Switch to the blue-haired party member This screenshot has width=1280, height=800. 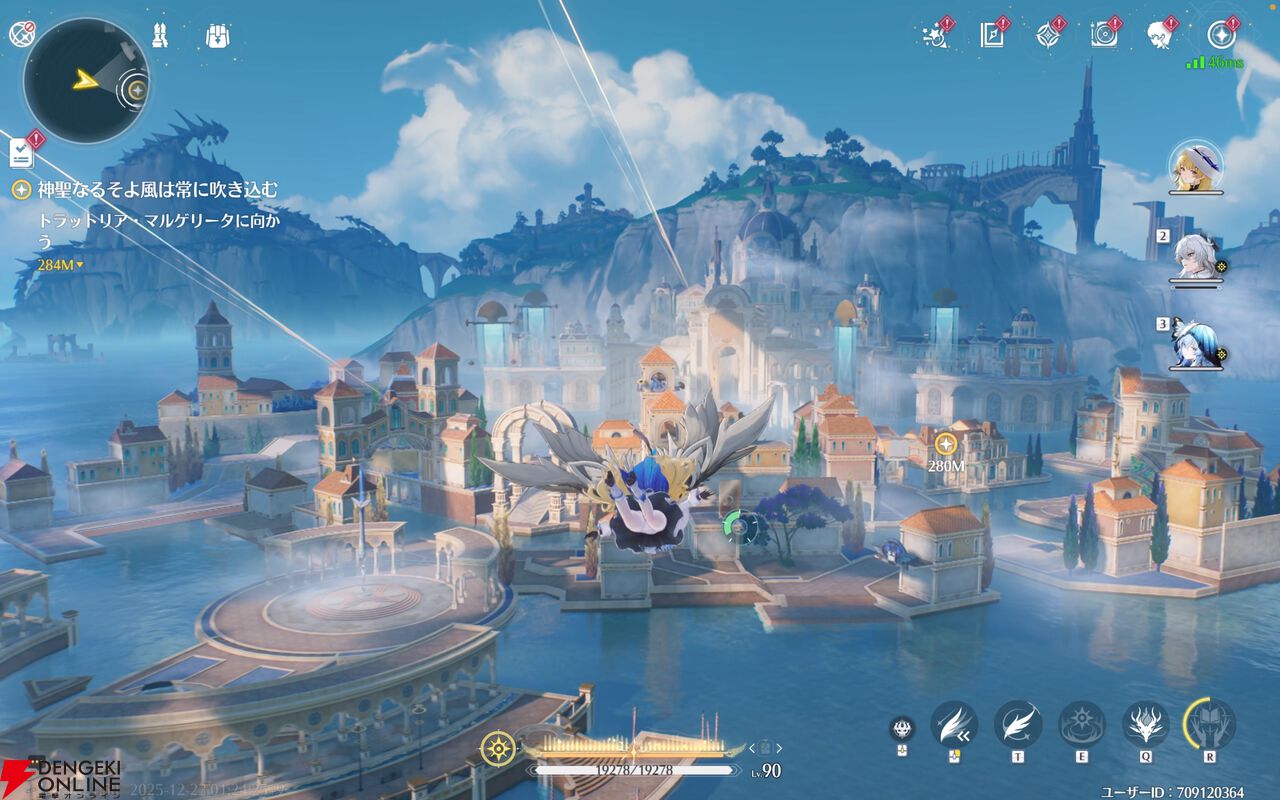tap(1196, 345)
